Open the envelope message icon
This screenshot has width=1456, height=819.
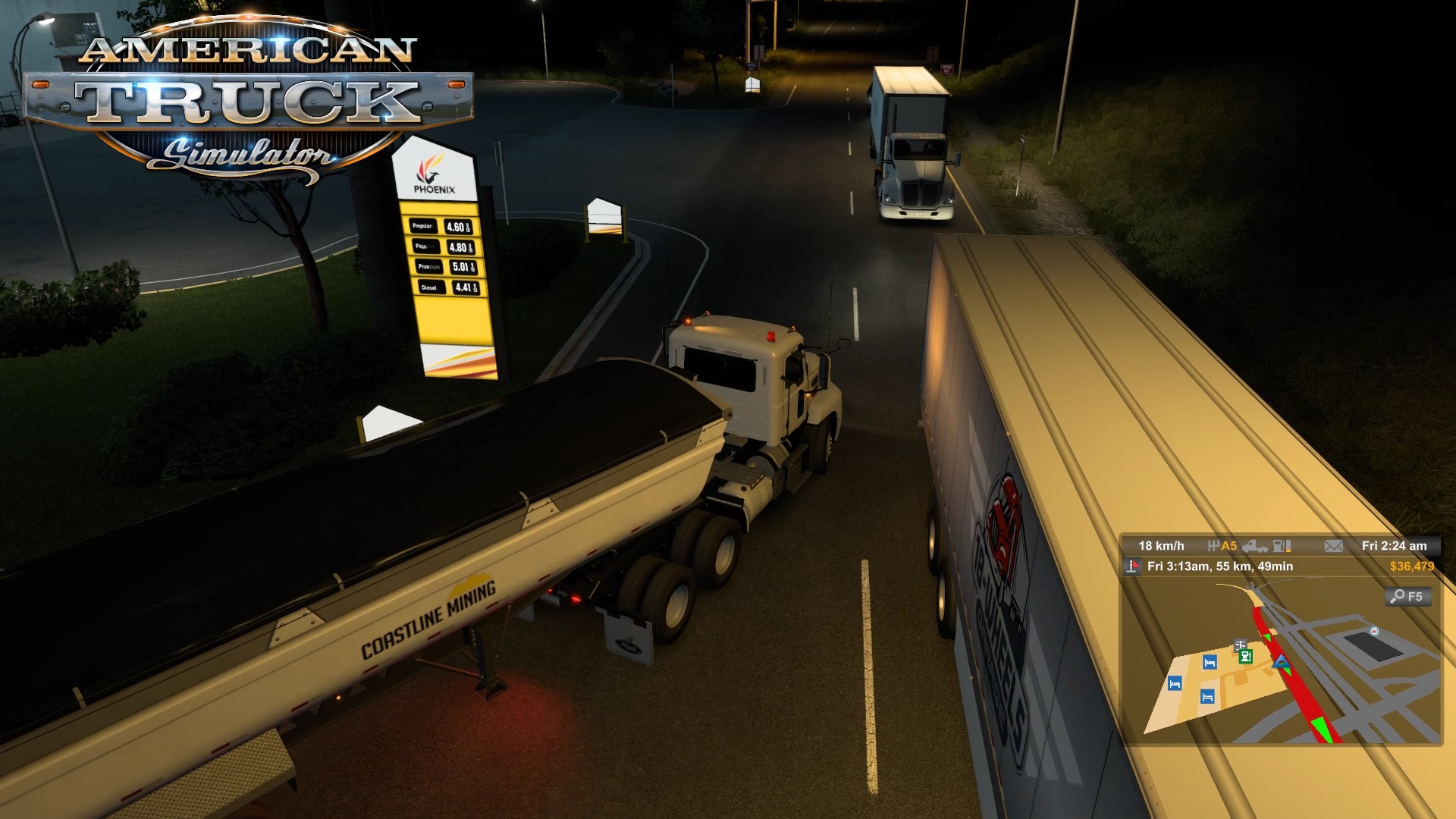1333,547
